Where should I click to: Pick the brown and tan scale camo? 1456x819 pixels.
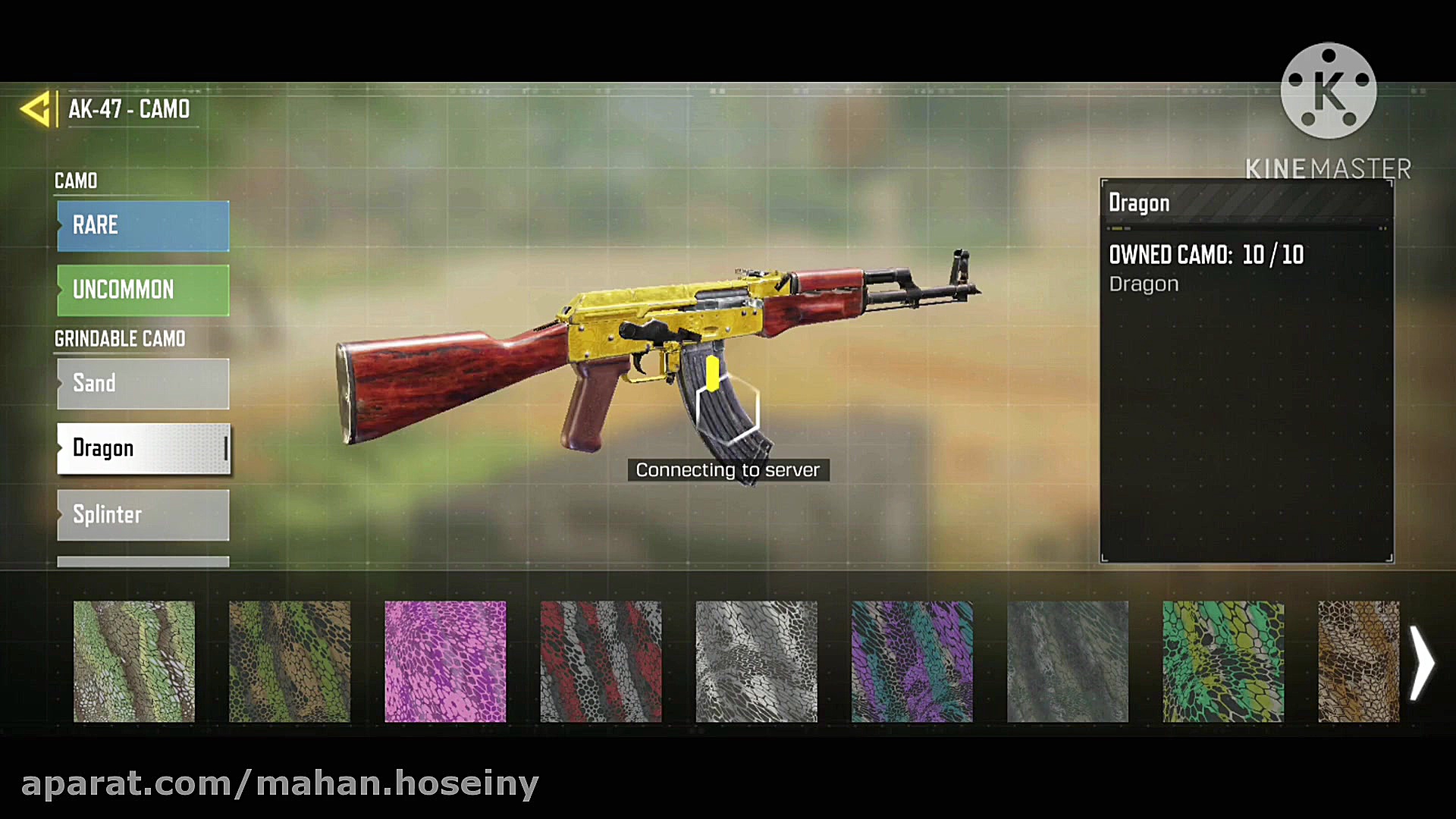pyautogui.click(x=1358, y=661)
